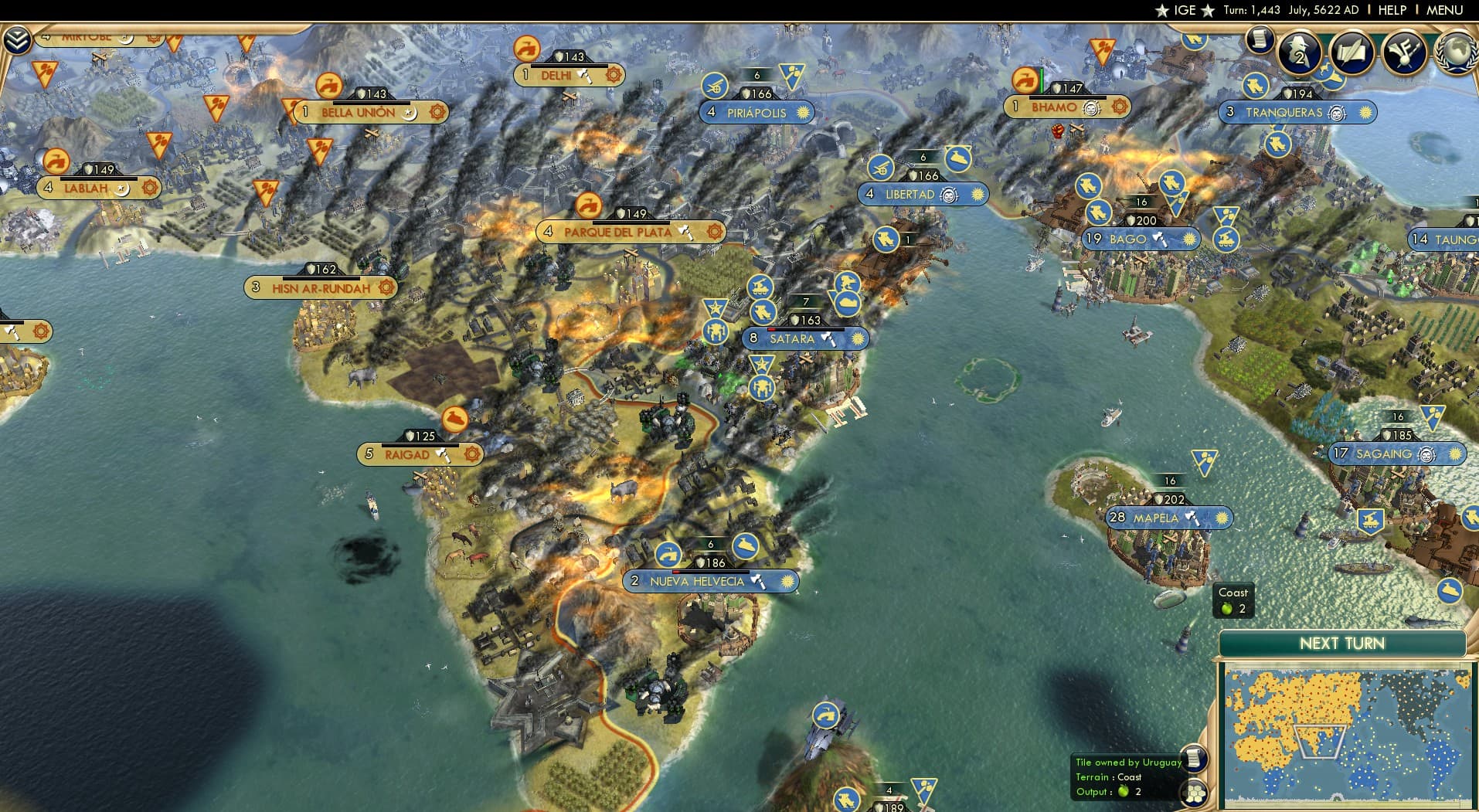Click the star beside the IGE label
The image size is (1479, 812).
(x=1162, y=10)
